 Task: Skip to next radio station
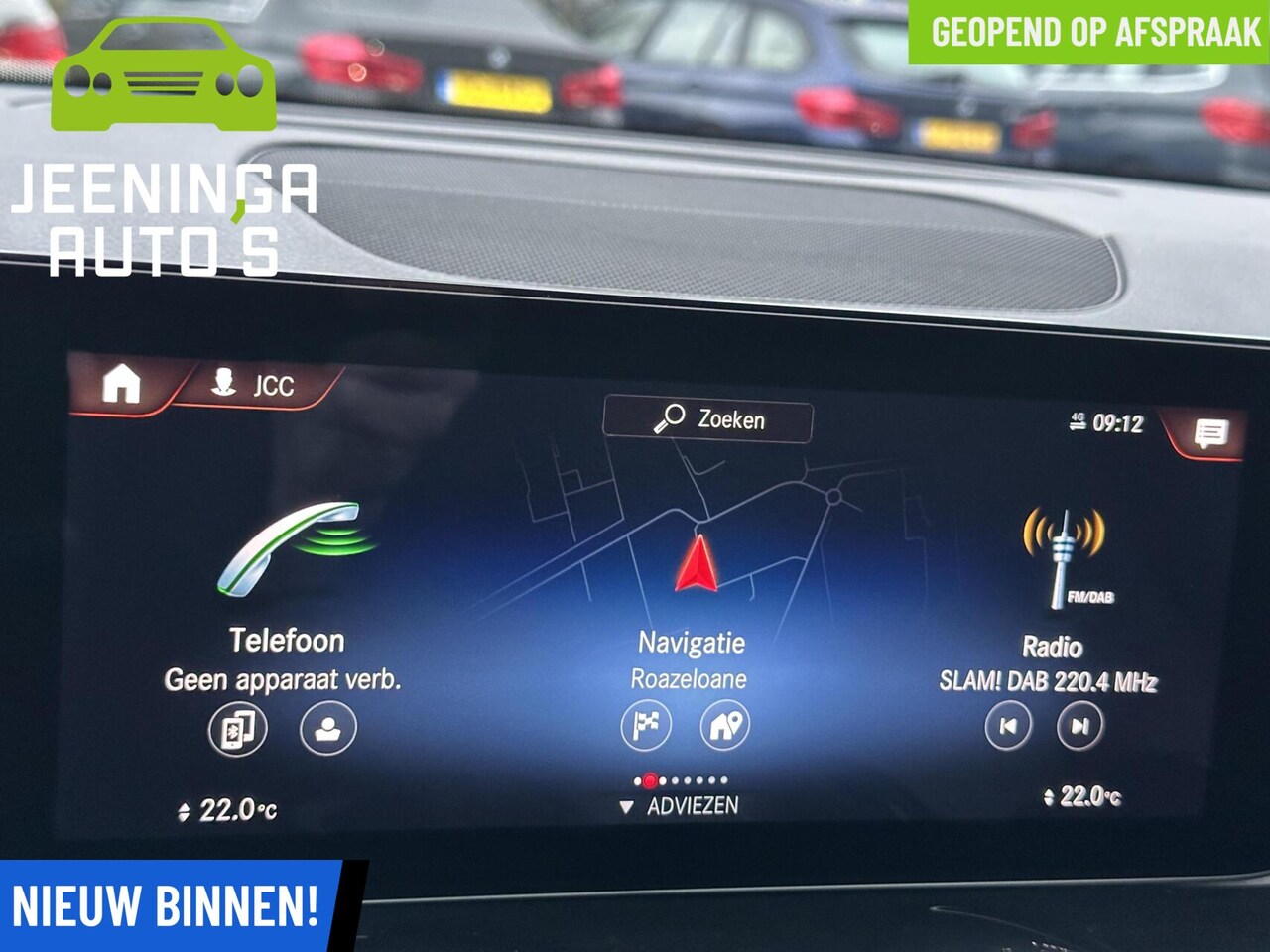(1079, 726)
